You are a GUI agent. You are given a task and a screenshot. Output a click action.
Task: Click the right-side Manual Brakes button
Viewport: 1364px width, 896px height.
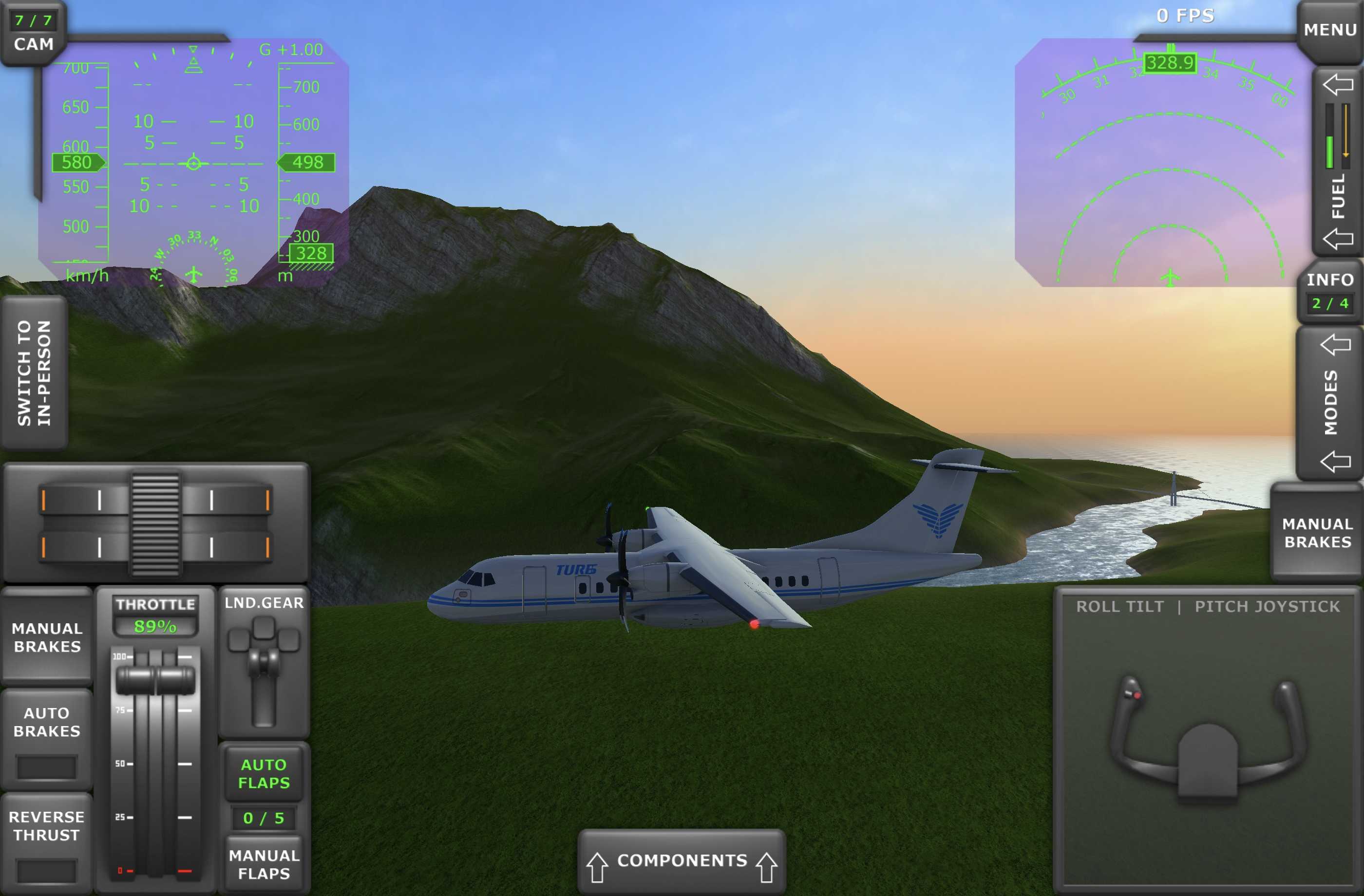(x=1317, y=533)
